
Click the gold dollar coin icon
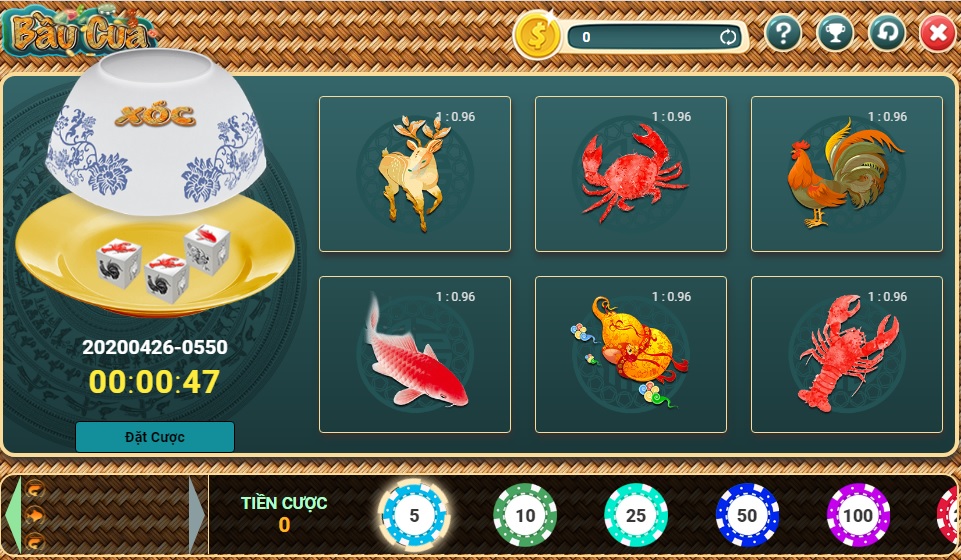[538, 36]
